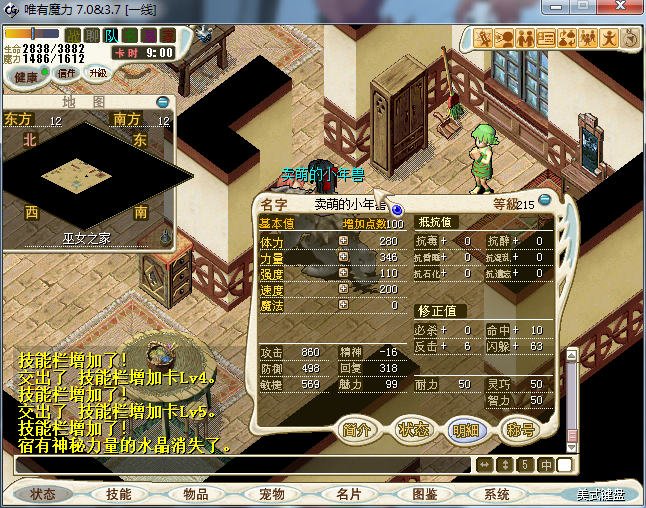
Task: Open the 名片 name card menu
Action: coord(348,494)
